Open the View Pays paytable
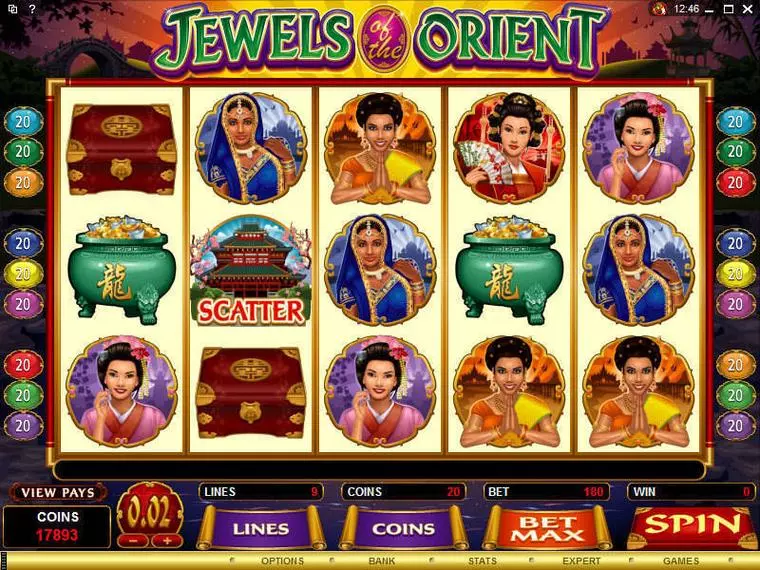 click(x=58, y=492)
